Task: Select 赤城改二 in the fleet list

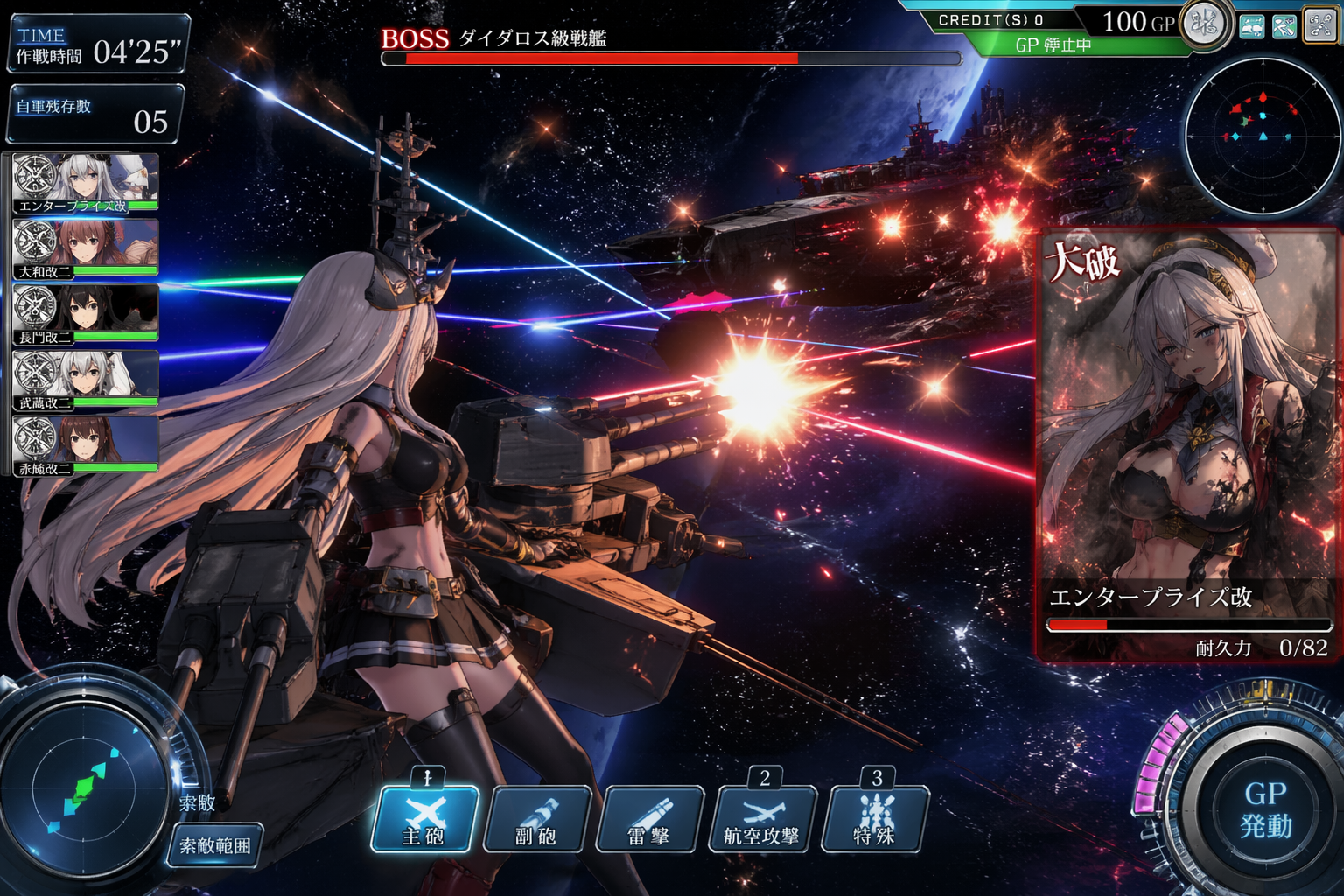Action: click(86, 445)
